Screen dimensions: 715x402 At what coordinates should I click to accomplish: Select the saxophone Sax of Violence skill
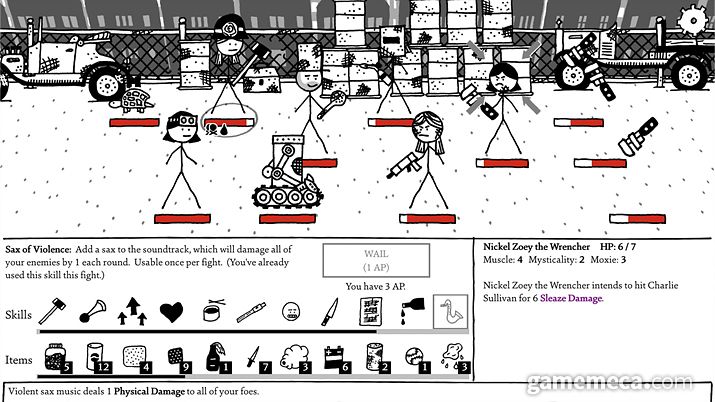pyautogui.click(x=451, y=312)
